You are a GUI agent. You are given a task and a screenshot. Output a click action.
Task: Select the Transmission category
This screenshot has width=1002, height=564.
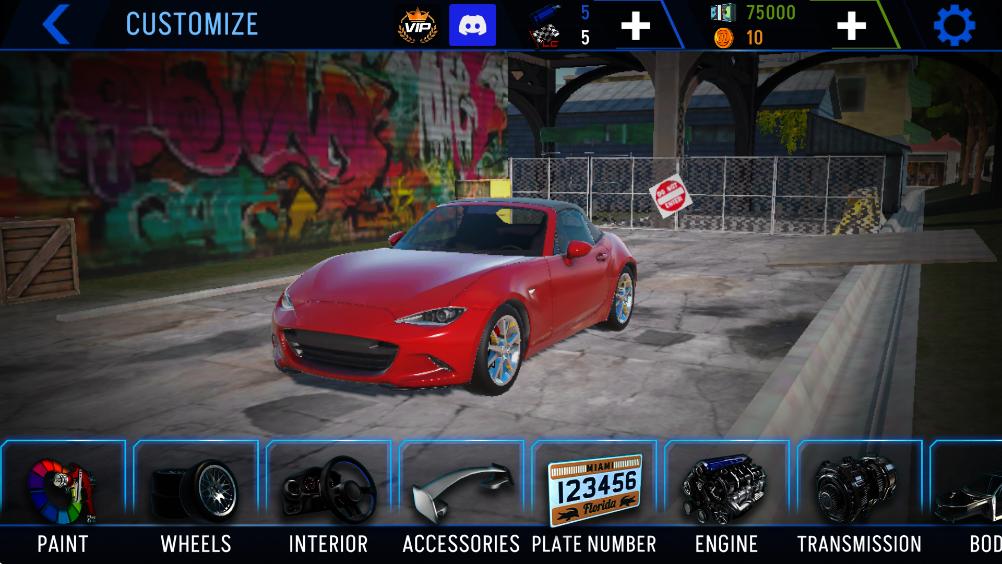[859, 493]
